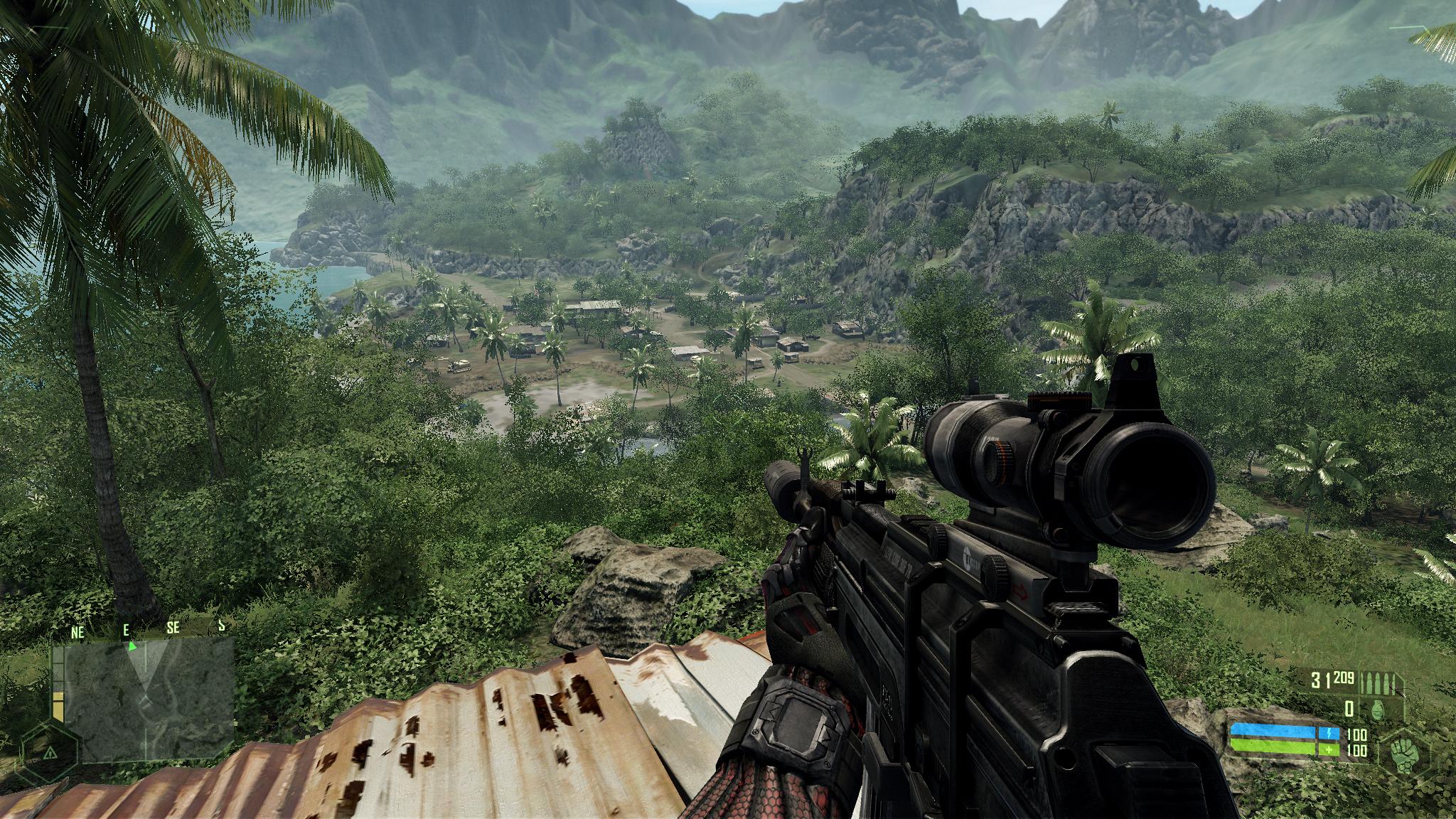Click the grenade count showing 0
Image resolution: width=1456 pixels, height=819 pixels.
tap(1351, 710)
